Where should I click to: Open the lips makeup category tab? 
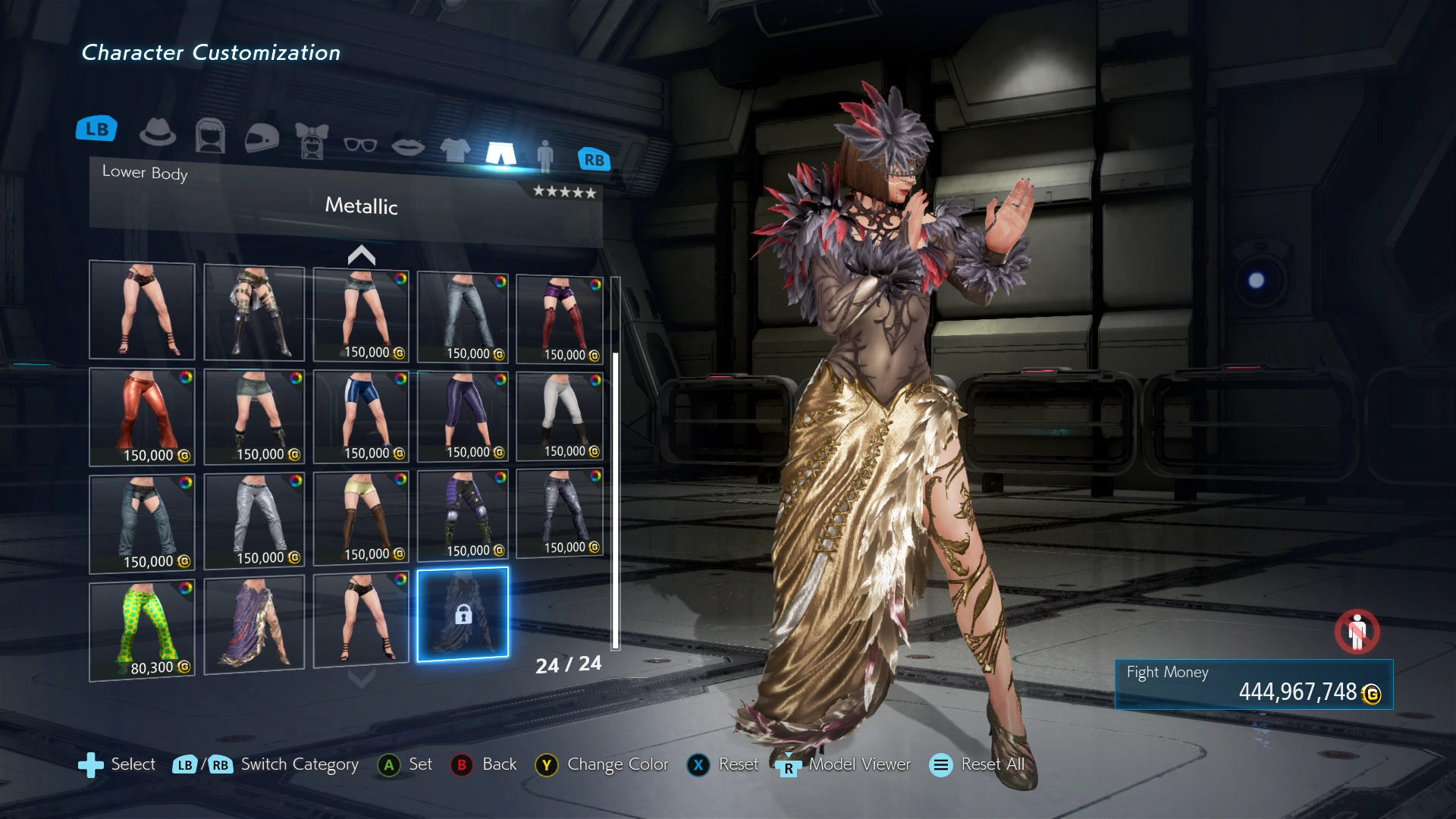coord(408,146)
